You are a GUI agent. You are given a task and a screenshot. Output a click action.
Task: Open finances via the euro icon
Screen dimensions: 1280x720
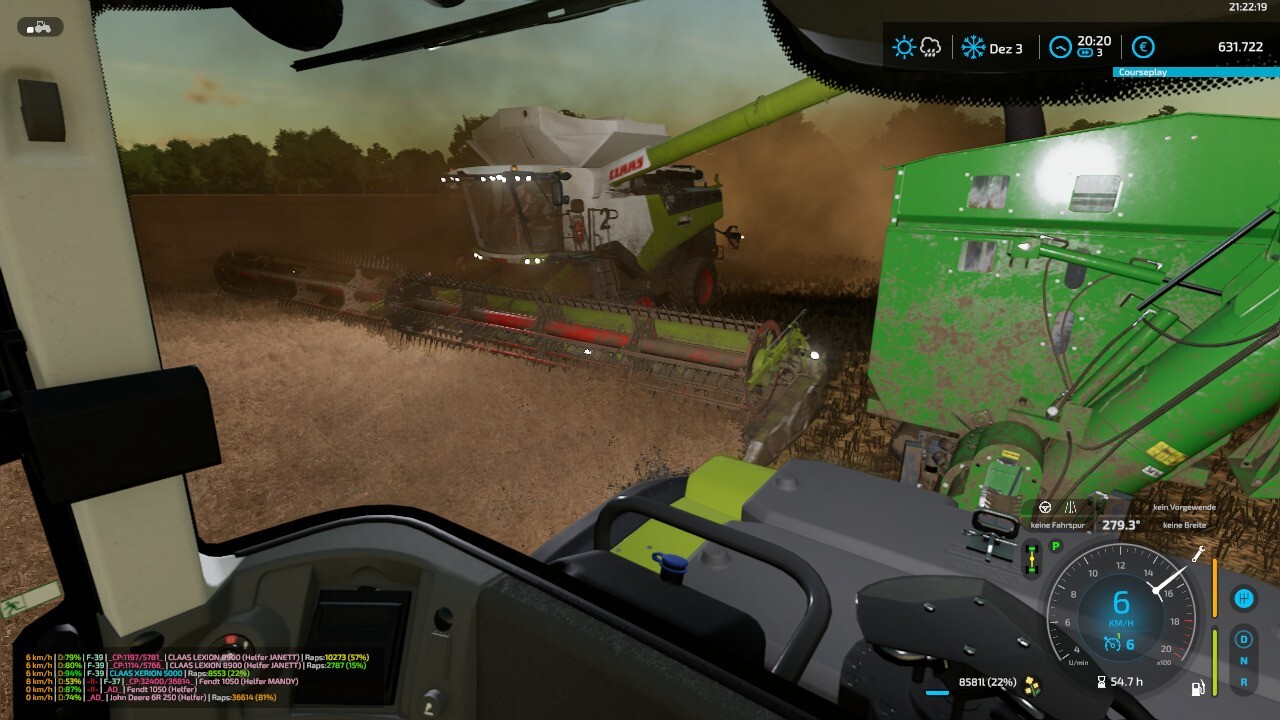1143,47
